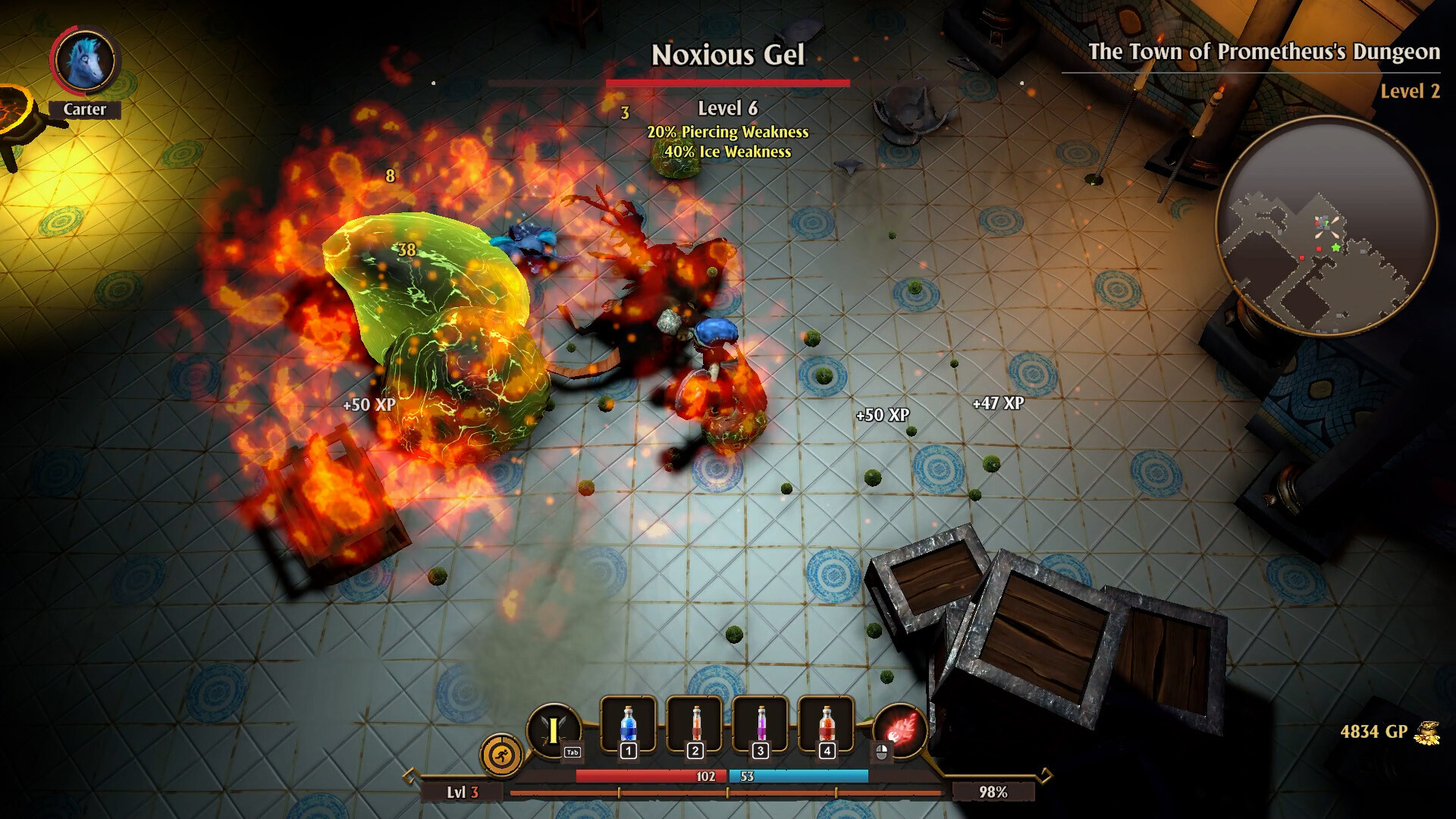Click Carter's character portrait

84,61
